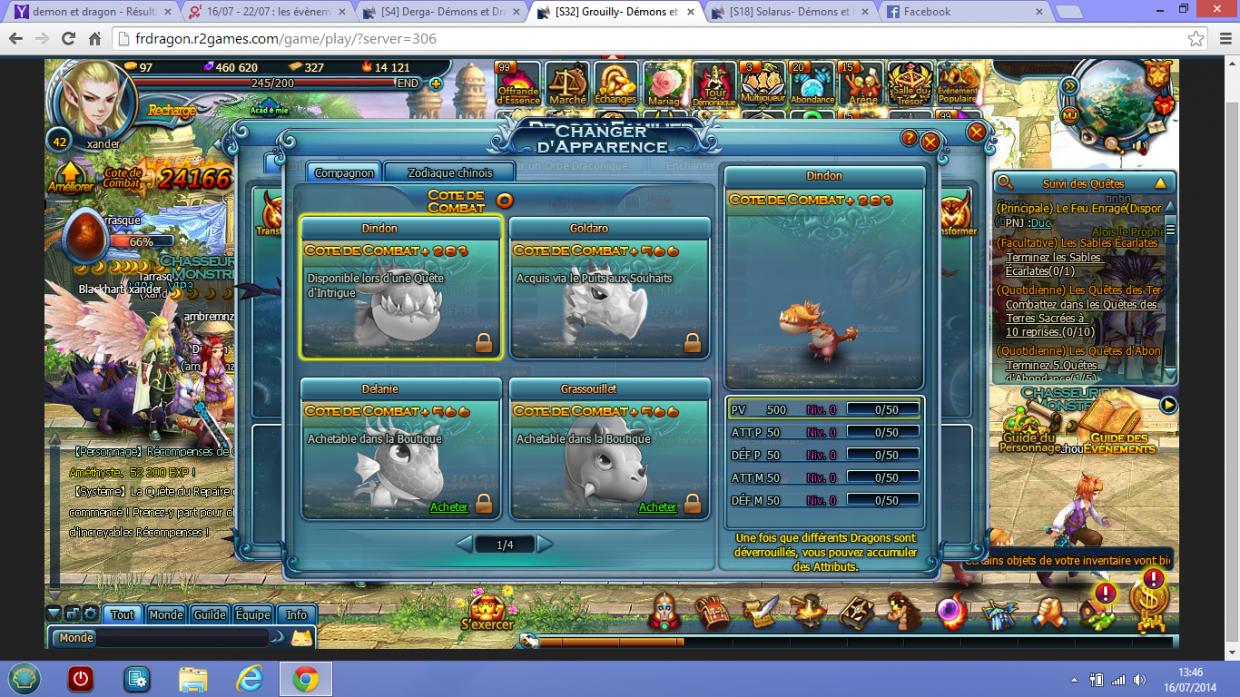The width and height of the screenshot is (1240, 697).
Task: Open the Marché icon
Action: 567,85
